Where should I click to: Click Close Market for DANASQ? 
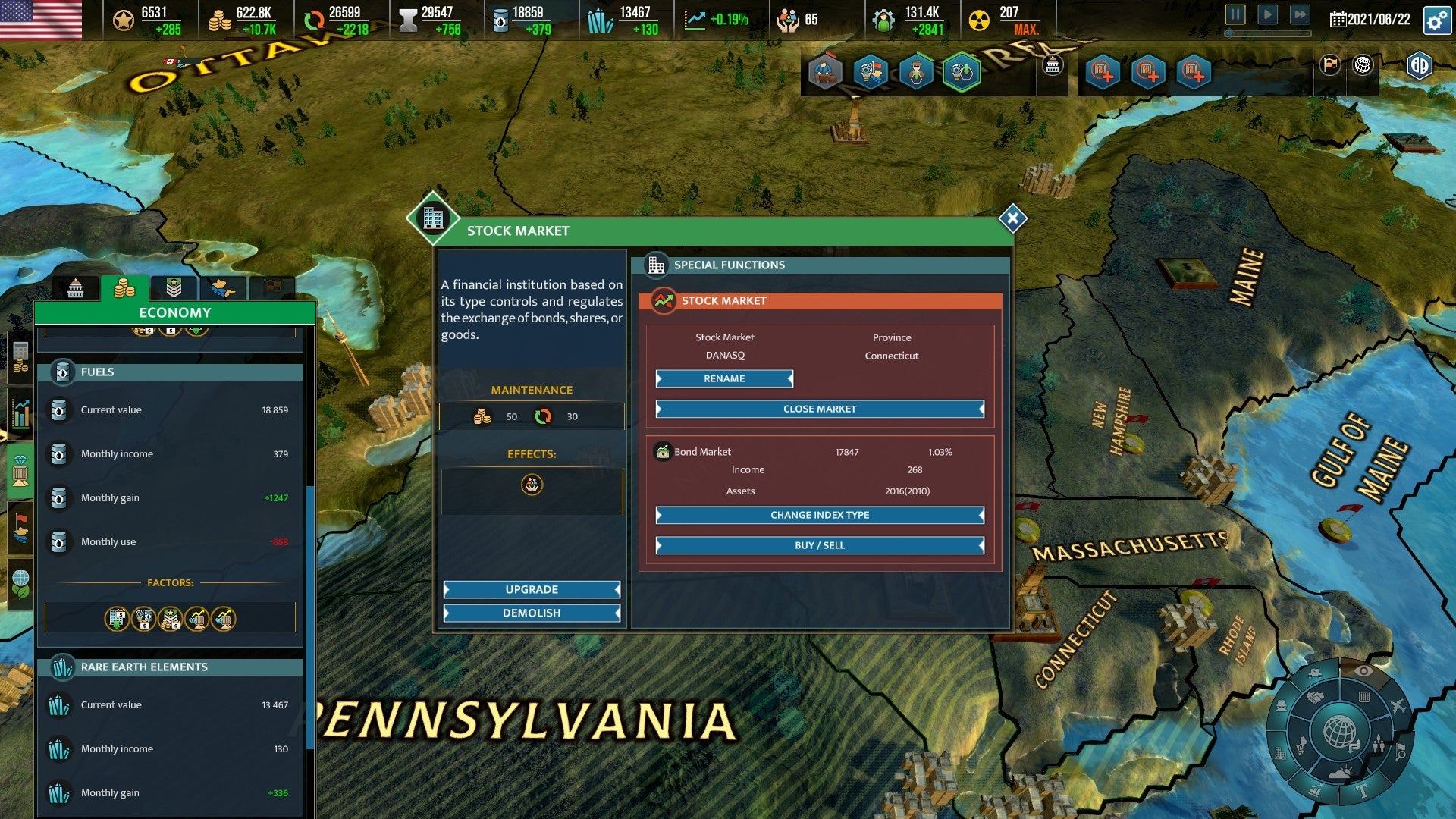click(819, 409)
